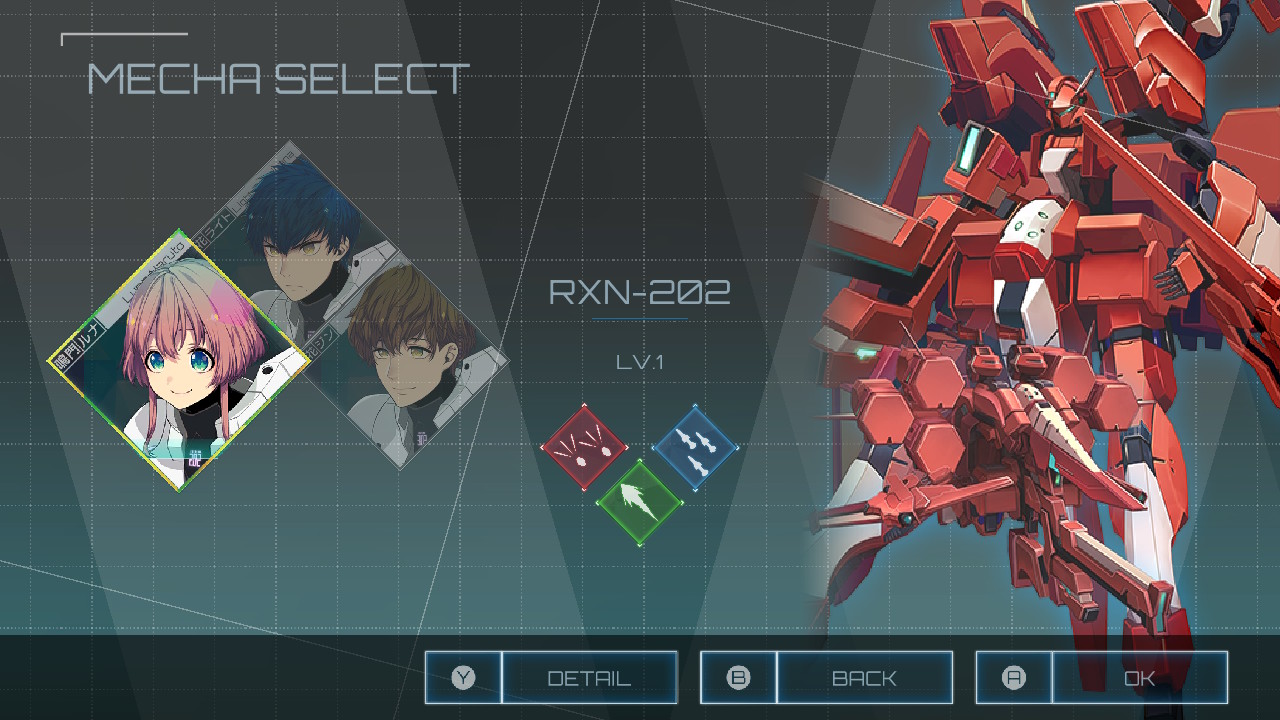Go BACK to the previous screen

point(826,678)
